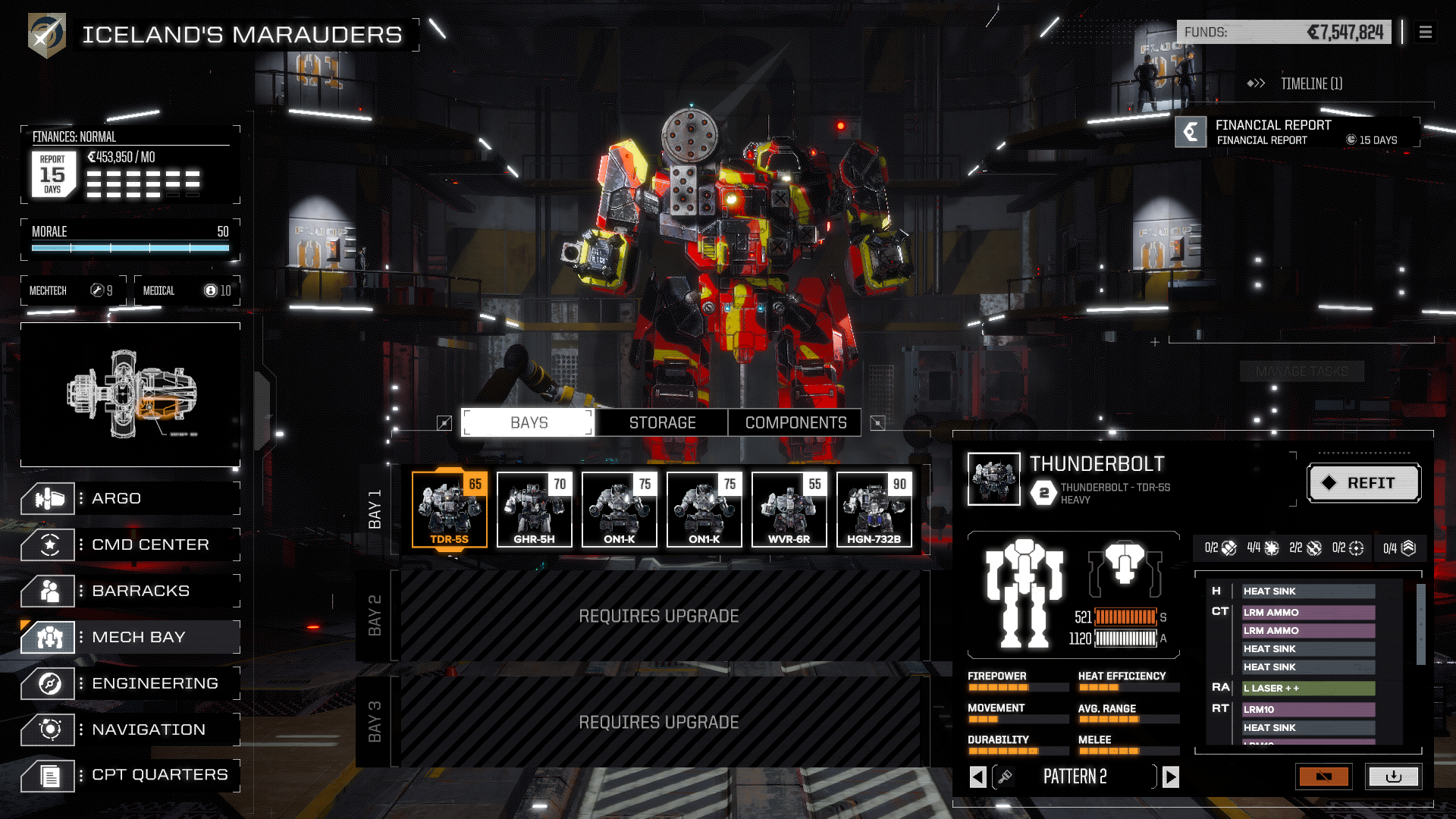Click the morale slider bar
1456x819 pixels.
click(x=129, y=246)
